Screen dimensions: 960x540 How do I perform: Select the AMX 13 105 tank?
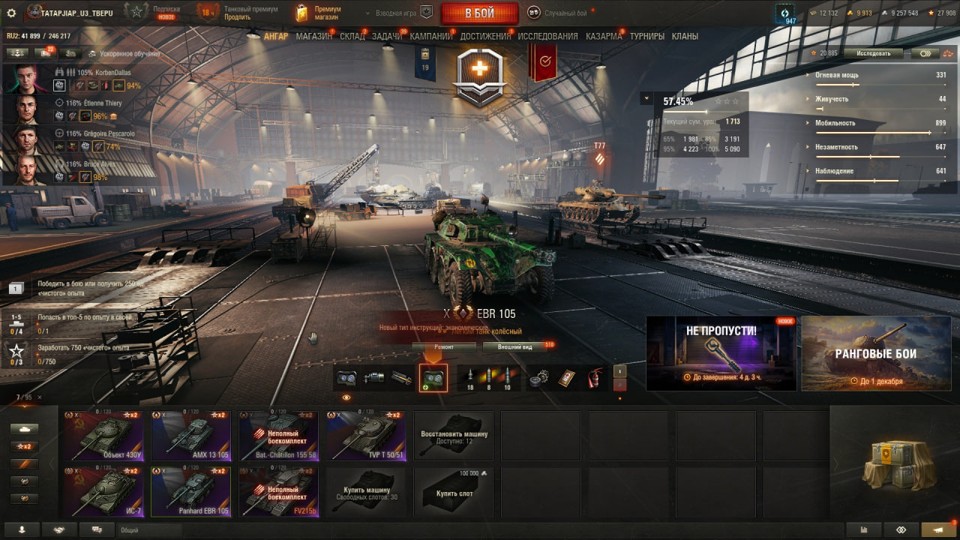[x=191, y=435]
